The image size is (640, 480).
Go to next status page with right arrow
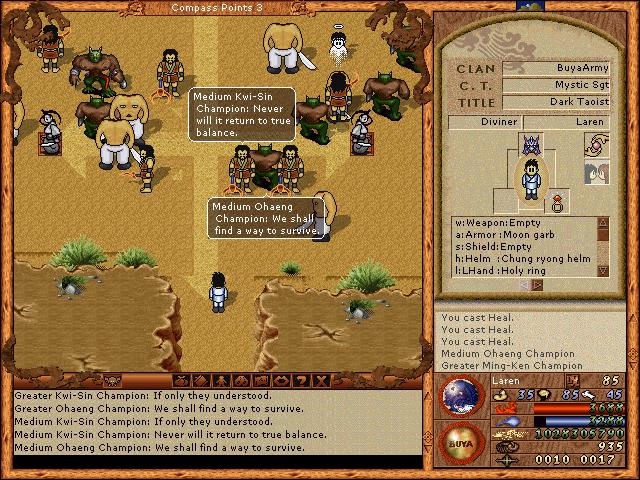[x=540, y=285]
